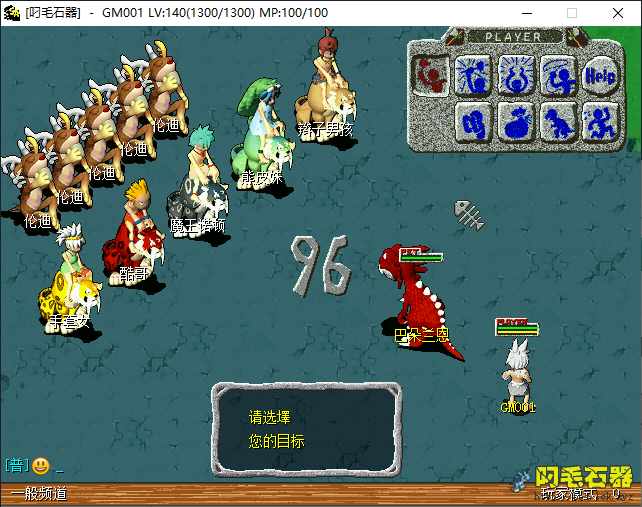
Task: Open the dinosaur Pet command
Action: [558, 122]
